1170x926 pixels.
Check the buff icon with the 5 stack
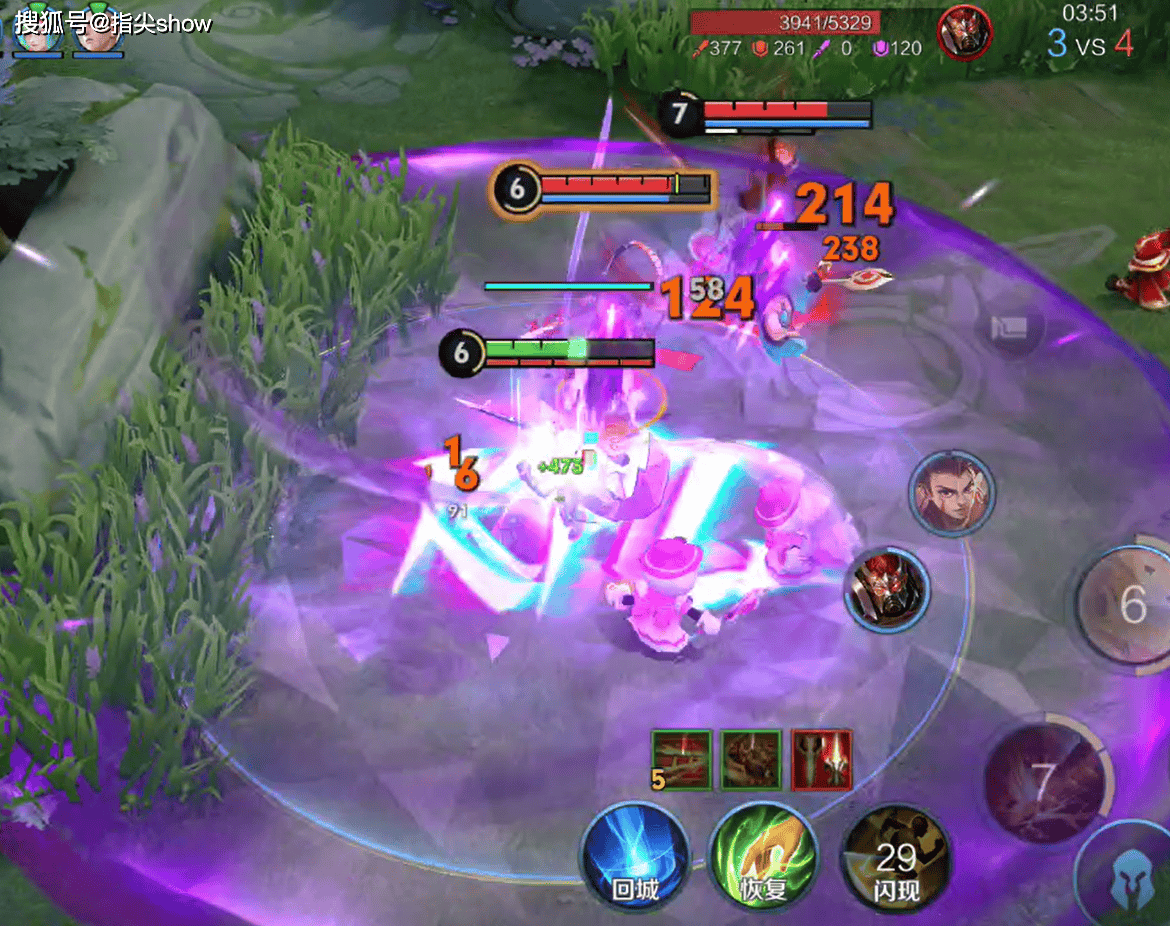click(681, 760)
